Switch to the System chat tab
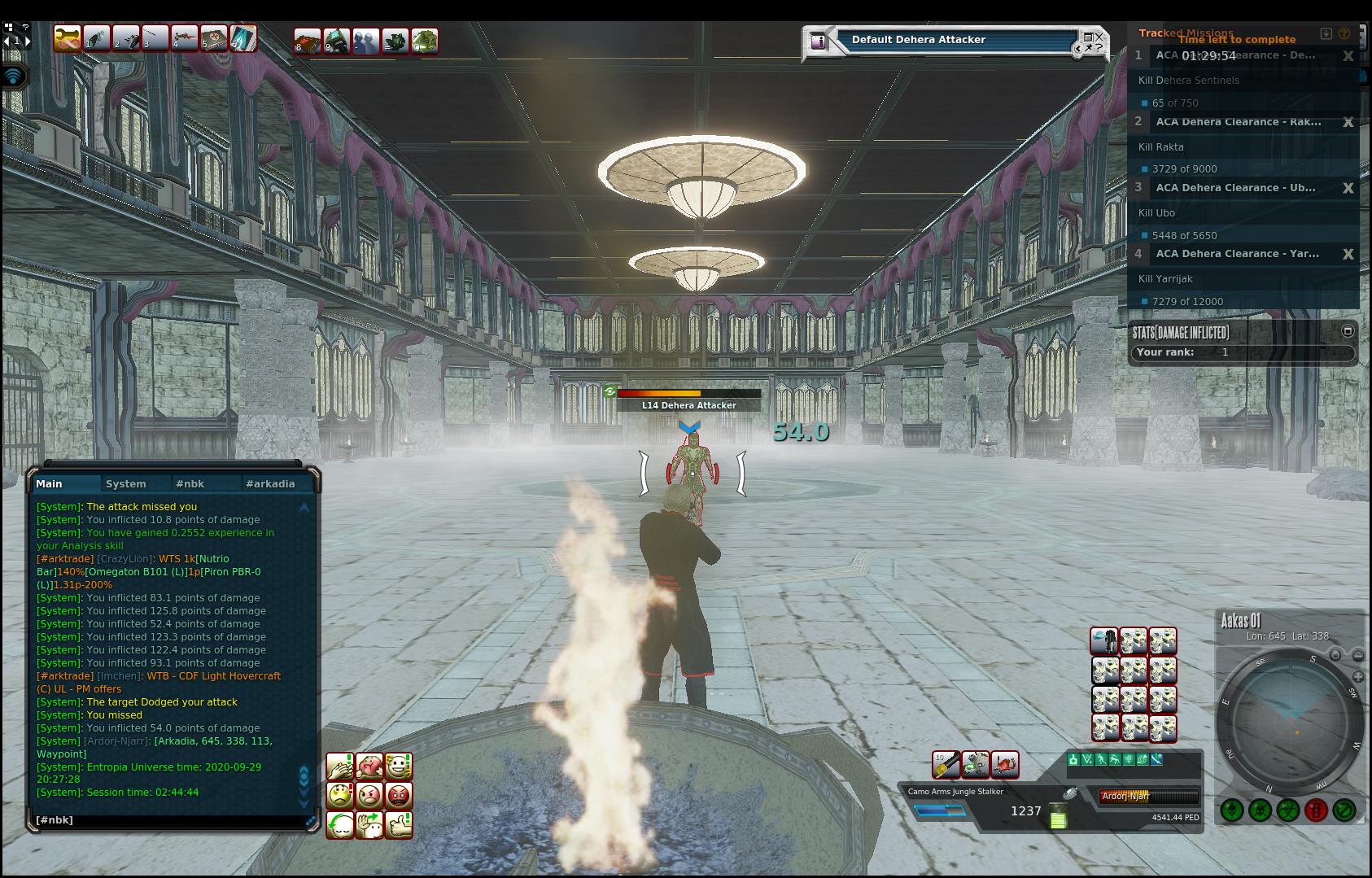 [x=126, y=483]
